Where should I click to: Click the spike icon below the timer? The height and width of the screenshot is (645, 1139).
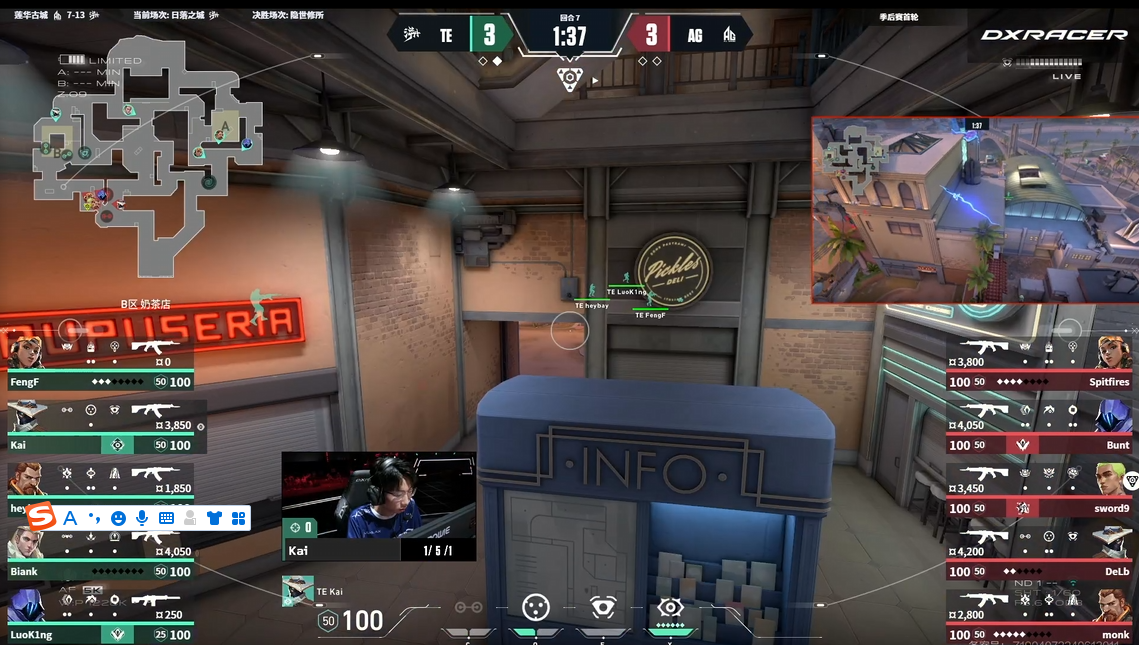point(570,79)
